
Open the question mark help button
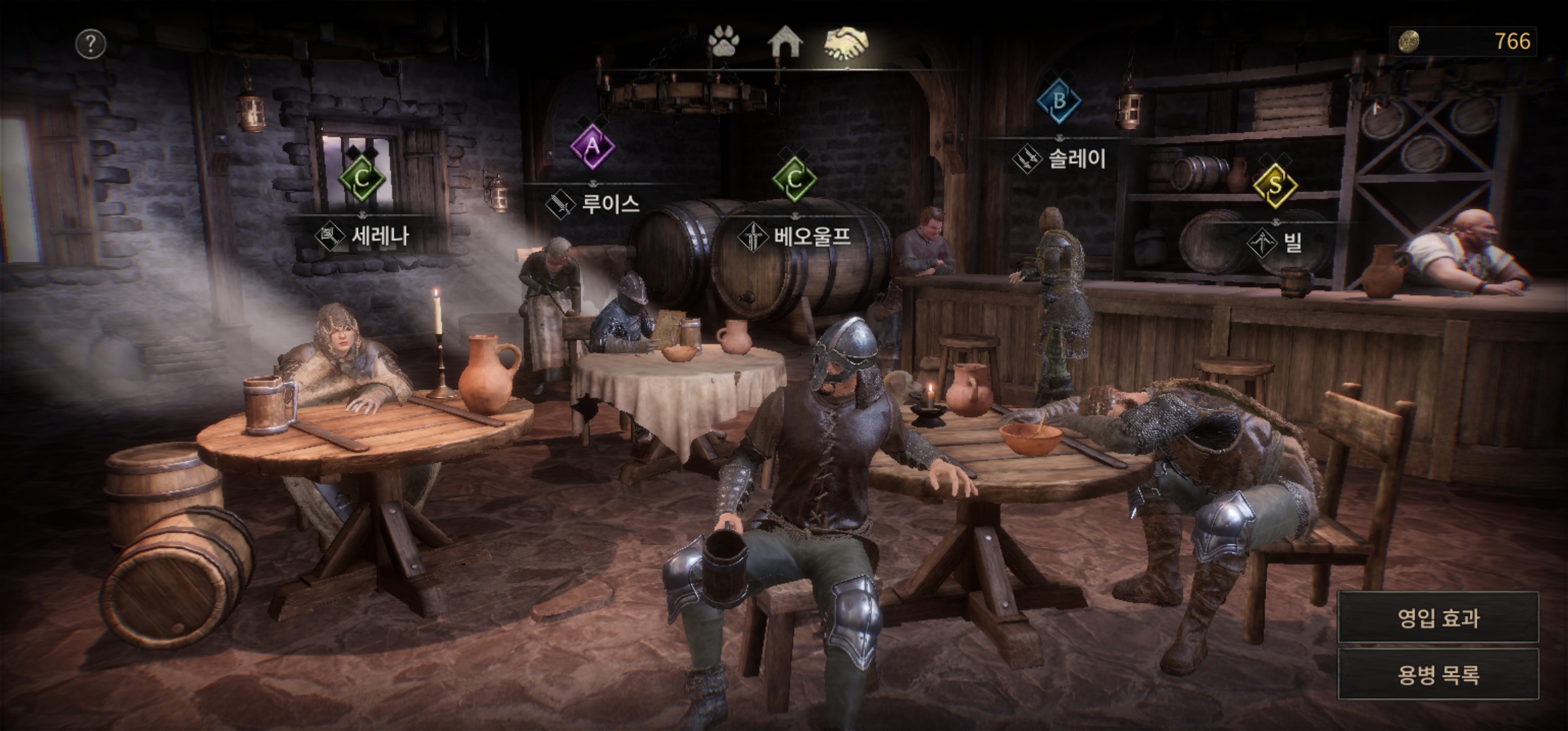[90, 44]
